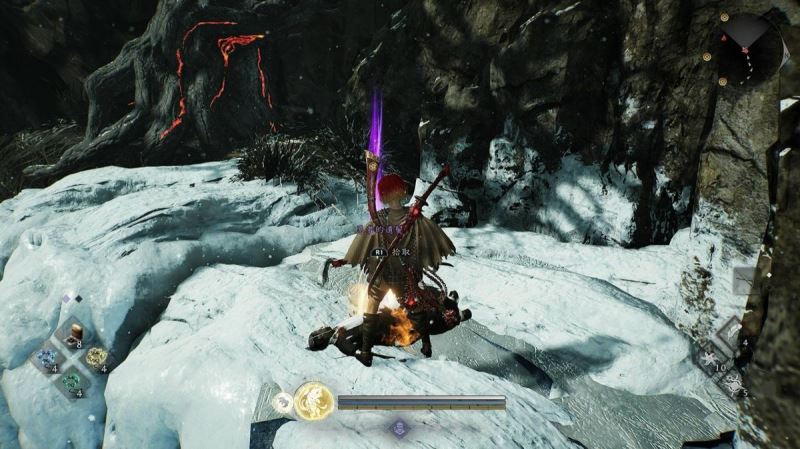800x449 pixels.
Task: Use the yellow glowing item slot
Action: tap(96, 357)
